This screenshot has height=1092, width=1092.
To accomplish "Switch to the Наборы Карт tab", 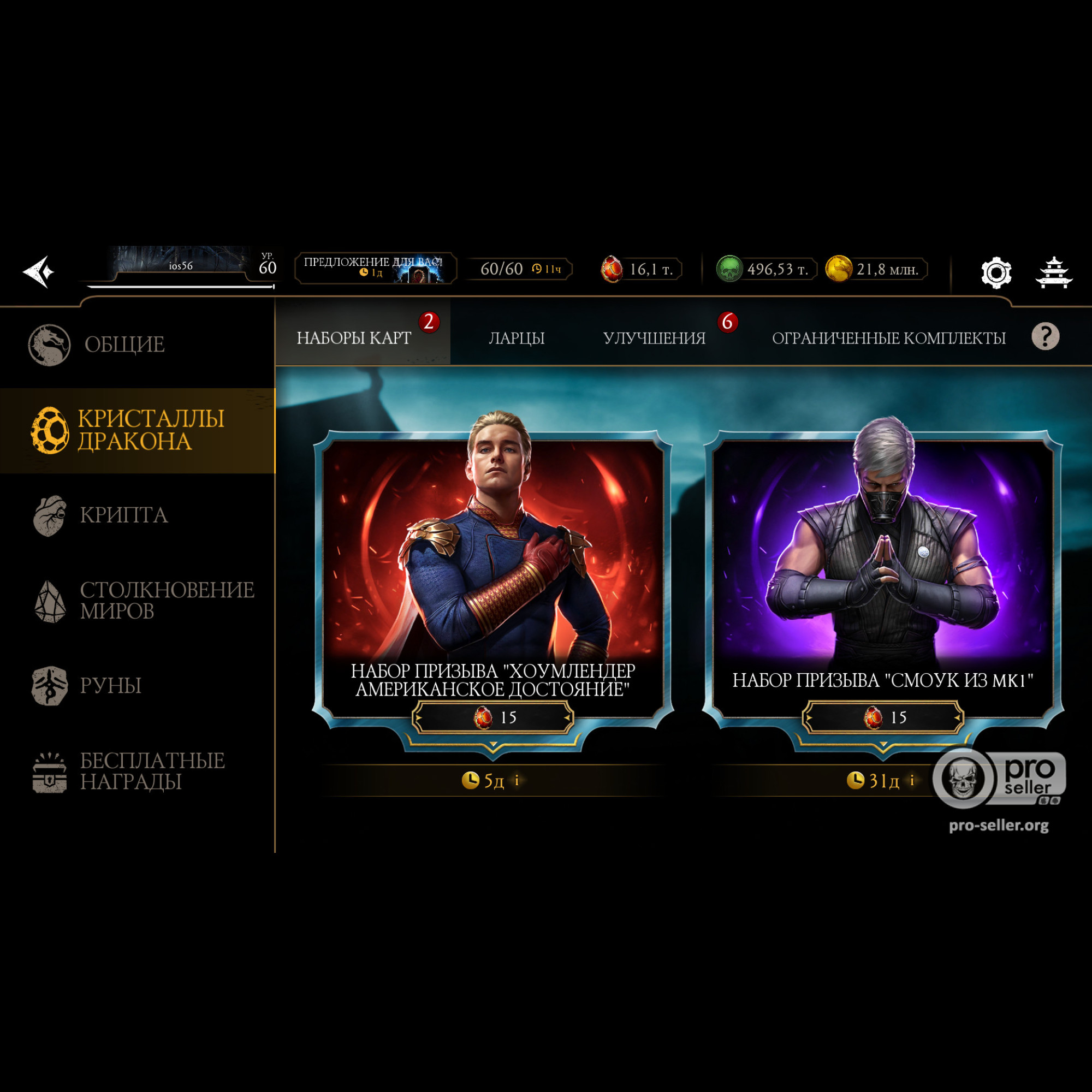I will point(354,338).
